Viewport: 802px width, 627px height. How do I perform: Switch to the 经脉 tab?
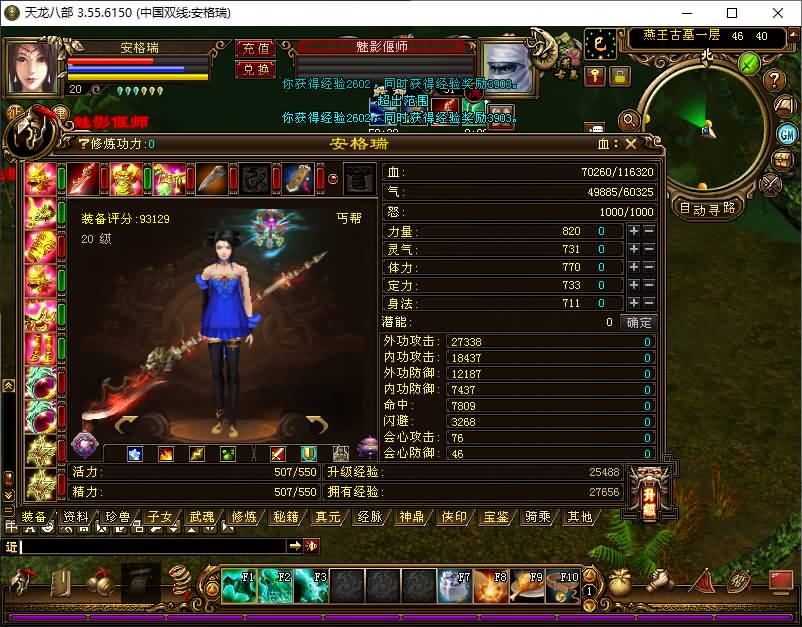coord(369,517)
